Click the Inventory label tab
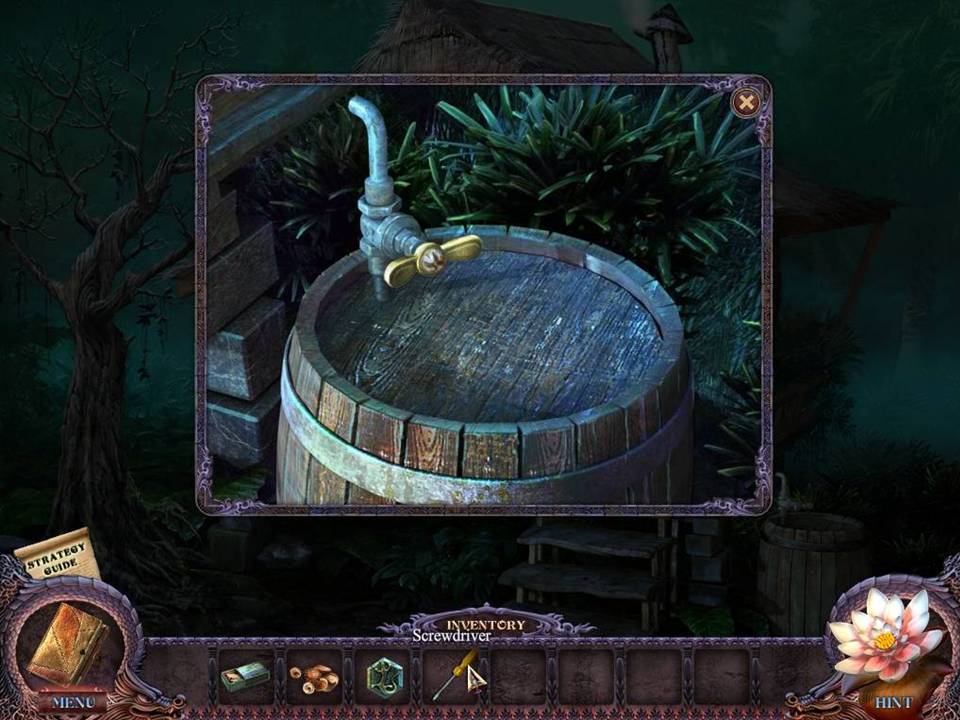The image size is (960, 720). [x=485, y=625]
